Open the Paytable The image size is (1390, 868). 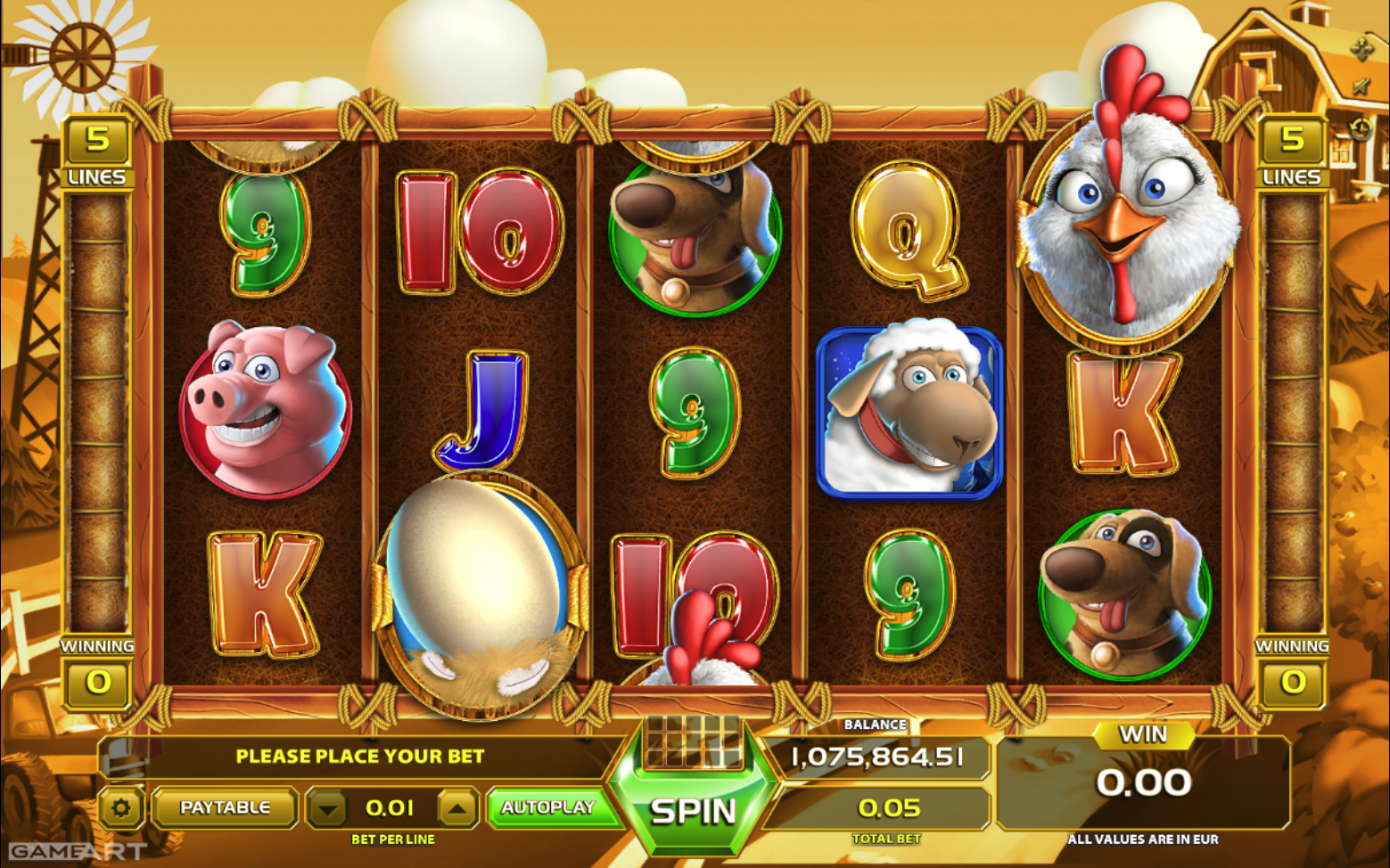click(x=225, y=807)
